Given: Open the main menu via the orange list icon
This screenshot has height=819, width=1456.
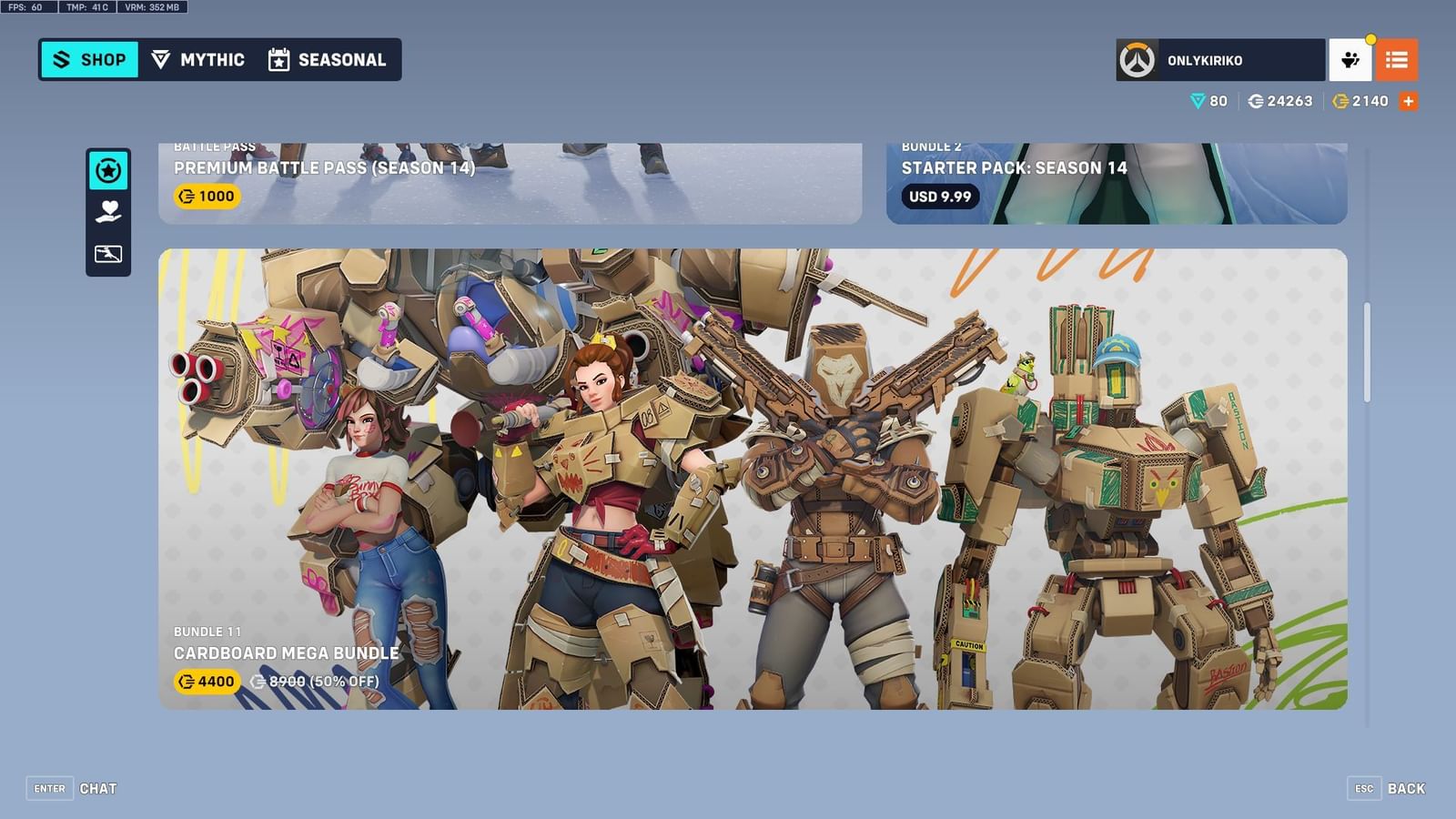Looking at the screenshot, I should pyautogui.click(x=1398, y=60).
